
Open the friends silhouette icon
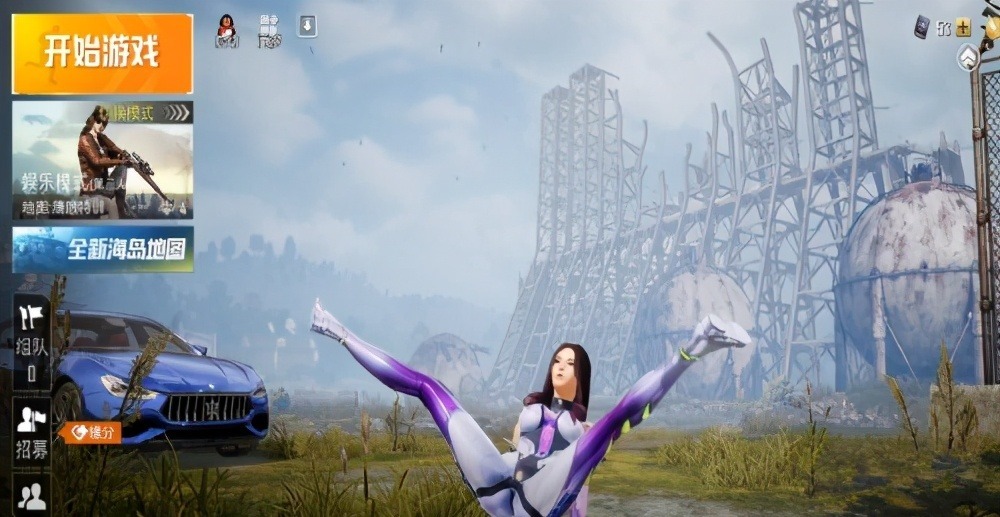tap(32, 497)
